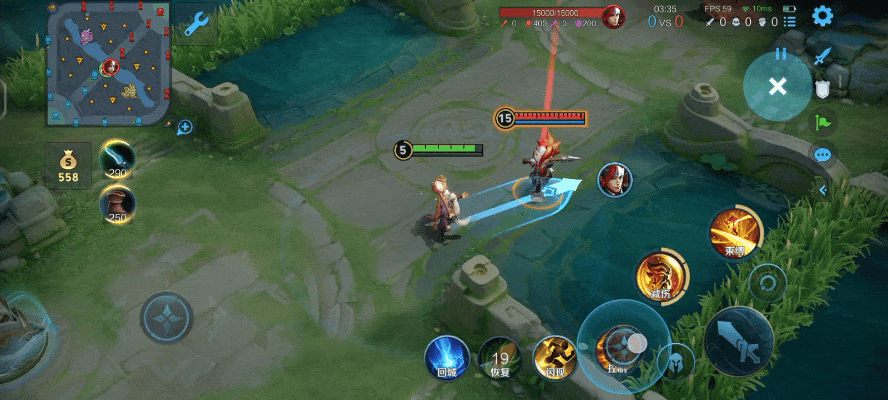Image resolution: width=888 pixels, height=400 pixels.
Task: Click the minimap
Action: click(107, 63)
